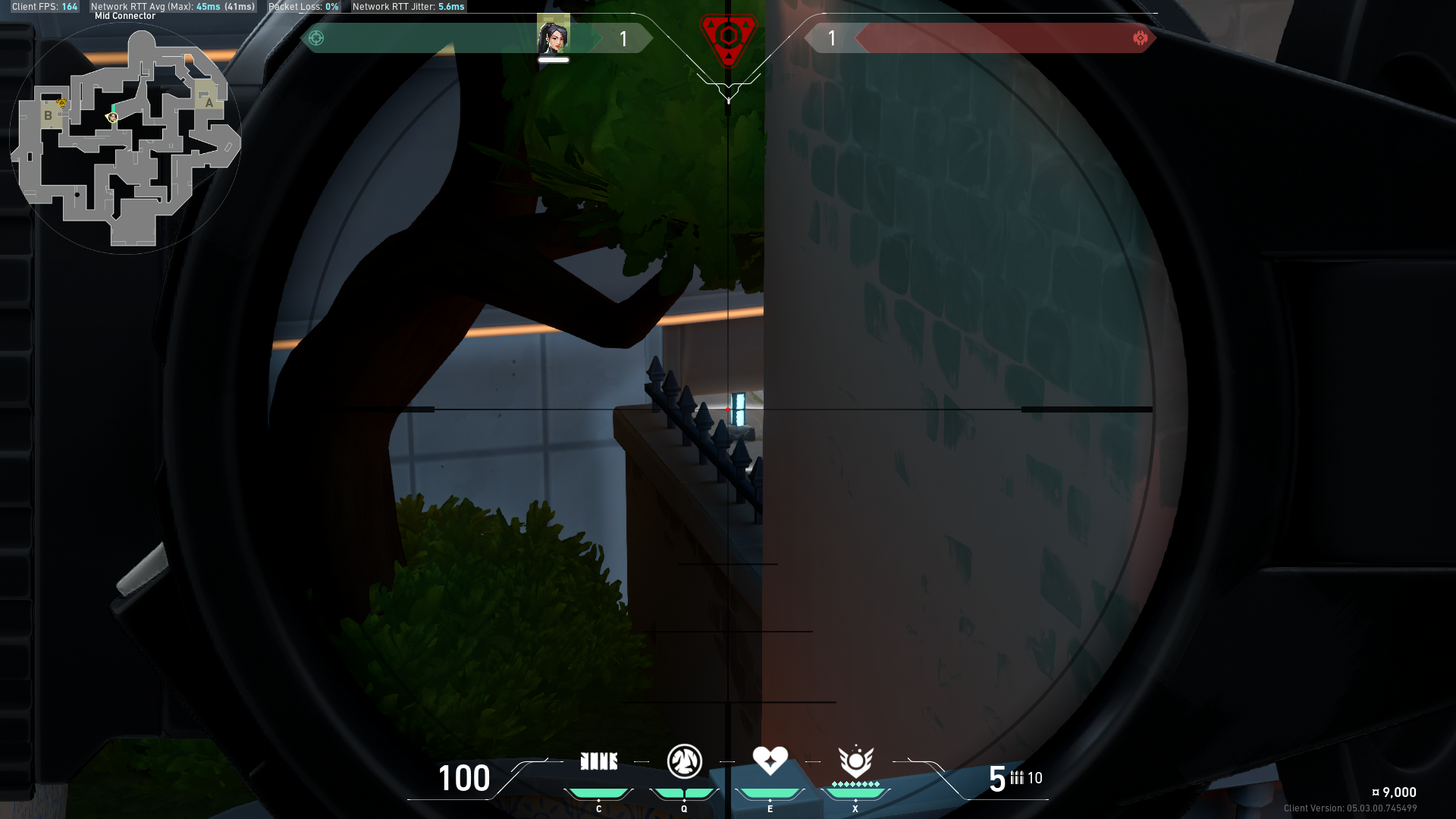Click the Healing Orb heart icon

tap(770, 761)
